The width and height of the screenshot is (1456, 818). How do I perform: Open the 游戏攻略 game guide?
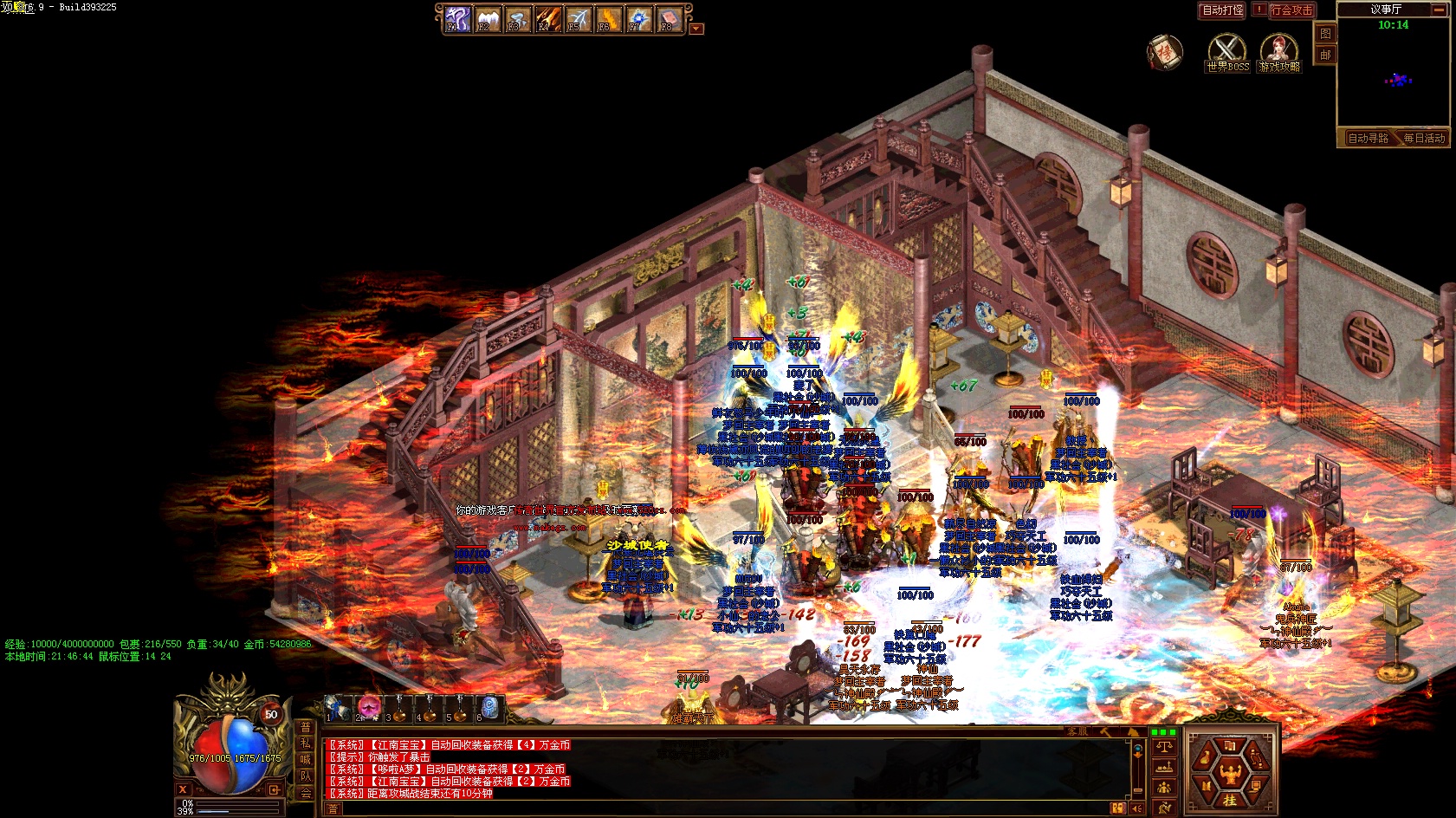(x=1279, y=53)
